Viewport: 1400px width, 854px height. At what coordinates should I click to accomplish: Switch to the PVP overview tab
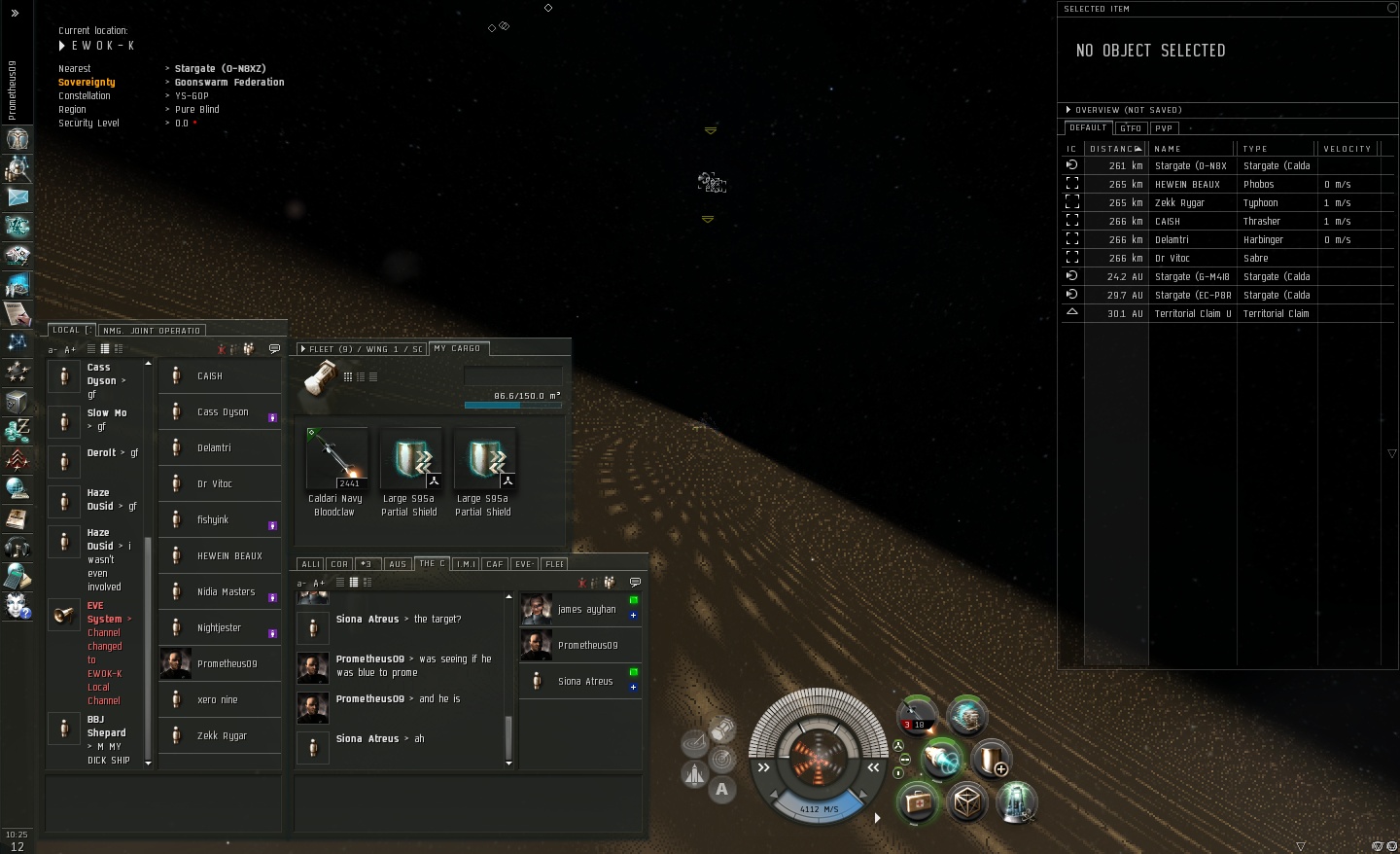pyautogui.click(x=1164, y=128)
